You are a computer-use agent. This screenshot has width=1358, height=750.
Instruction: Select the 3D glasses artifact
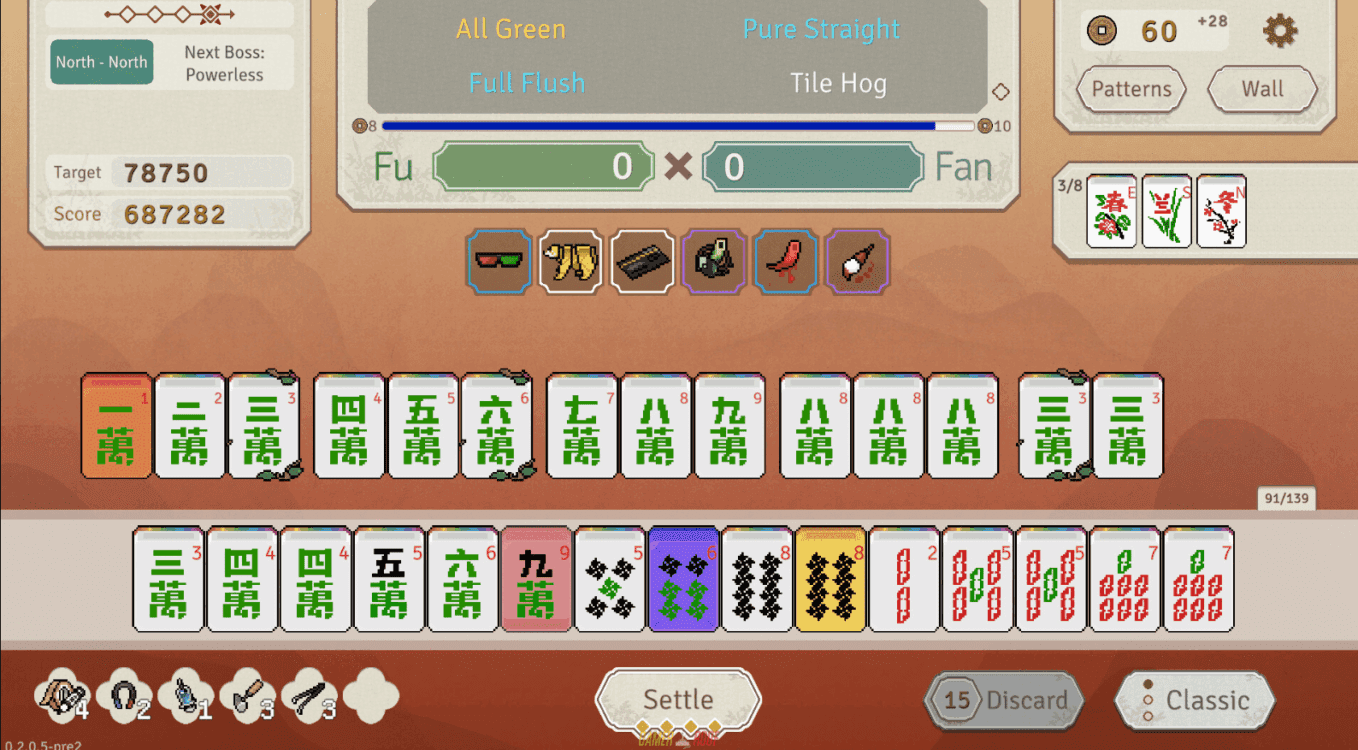click(498, 261)
